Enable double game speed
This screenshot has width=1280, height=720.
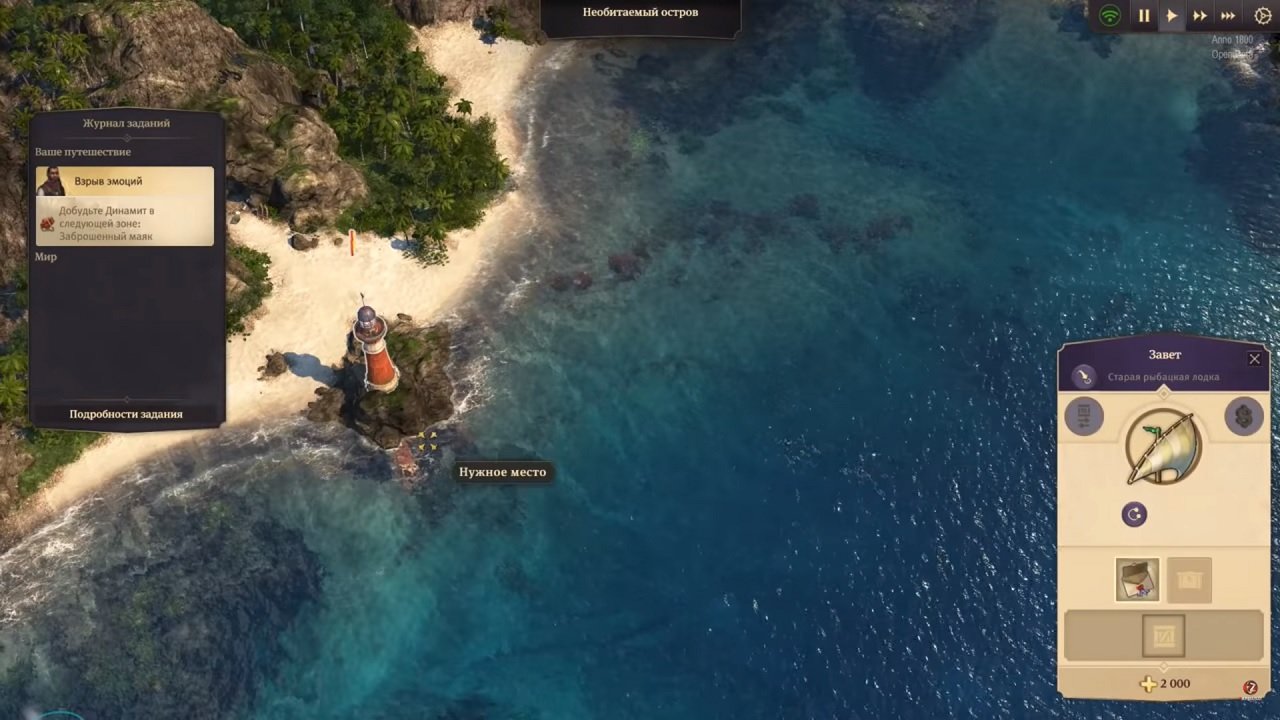[x=1199, y=15]
